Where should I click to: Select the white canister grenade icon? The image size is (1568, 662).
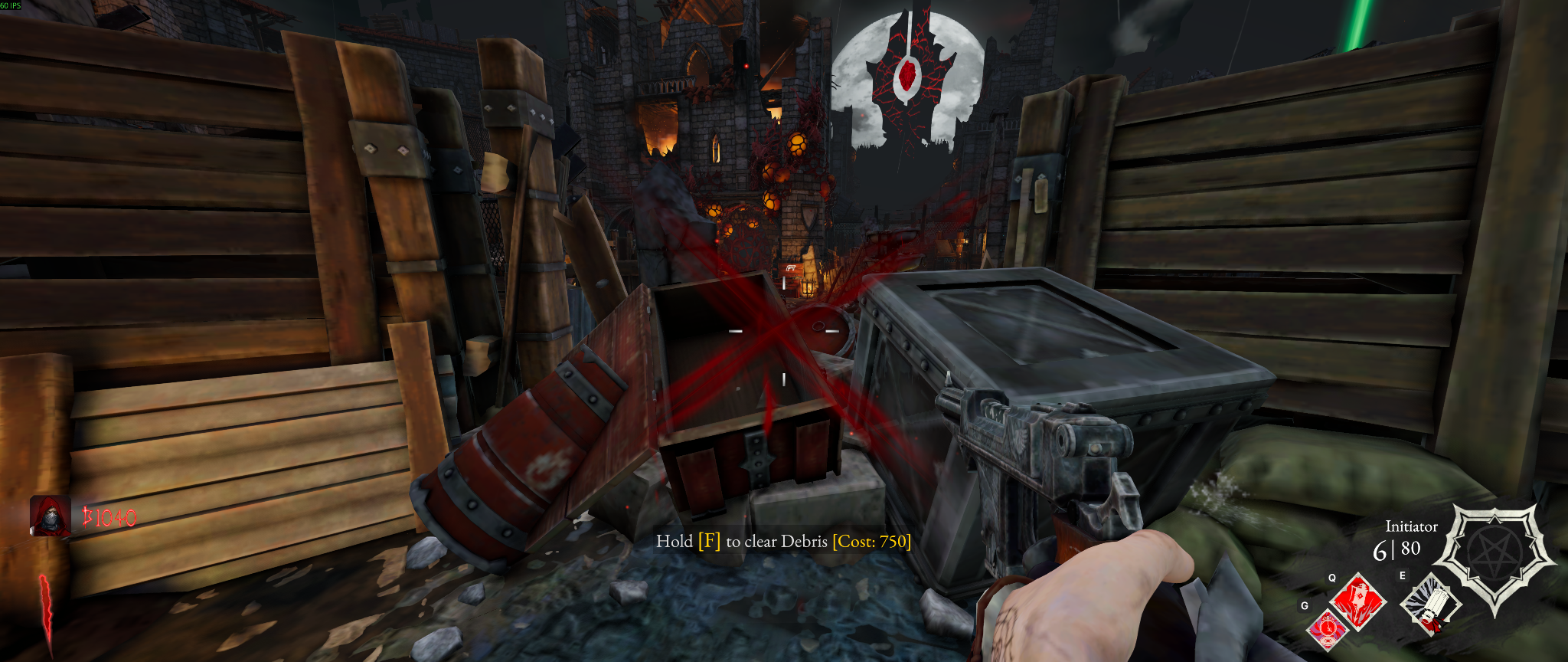coord(1429,605)
